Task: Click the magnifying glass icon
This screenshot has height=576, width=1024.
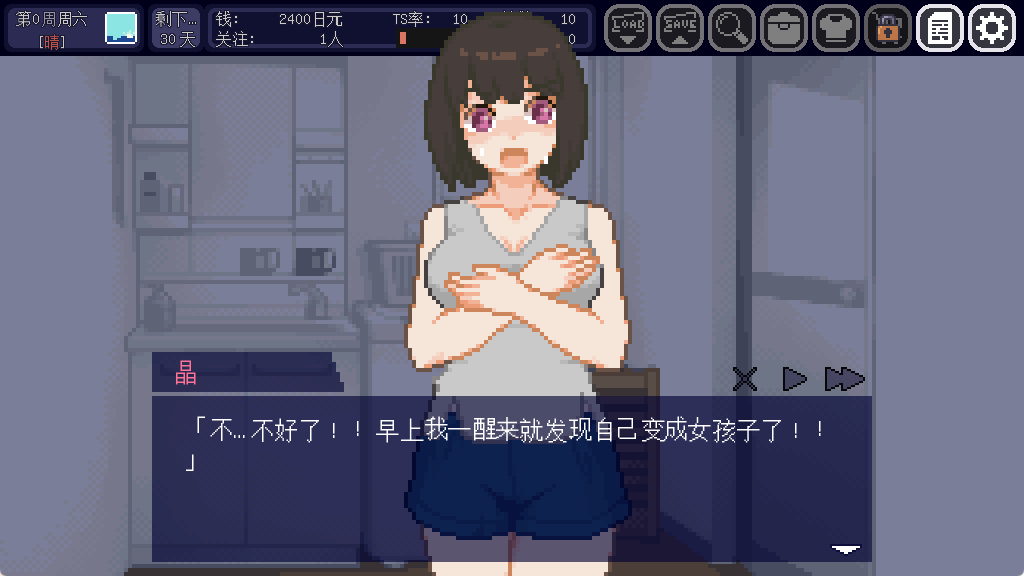Action: point(731,28)
